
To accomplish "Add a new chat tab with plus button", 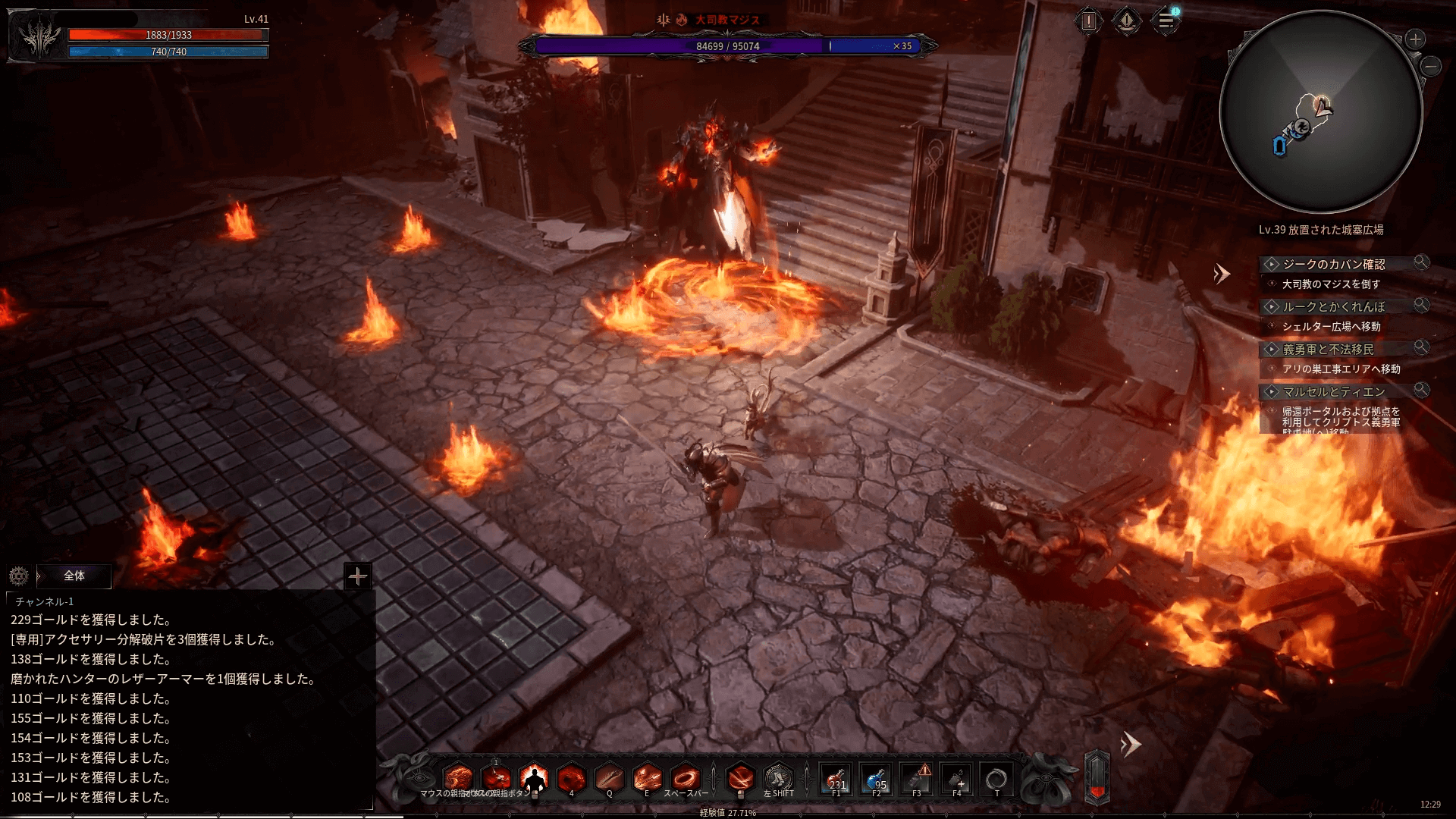I will click(x=357, y=576).
